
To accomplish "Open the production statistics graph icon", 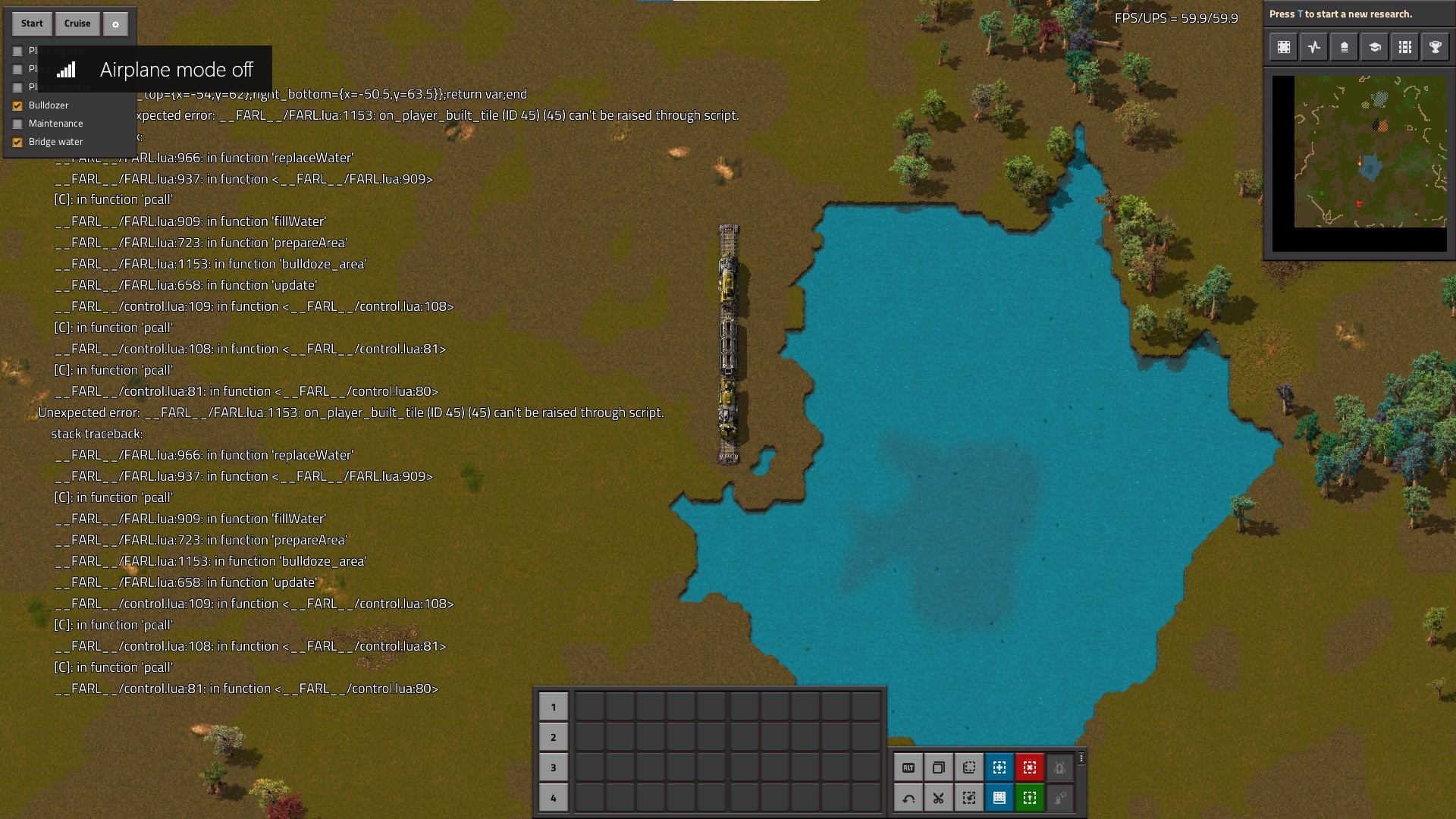I will [x=1314, y=47].
